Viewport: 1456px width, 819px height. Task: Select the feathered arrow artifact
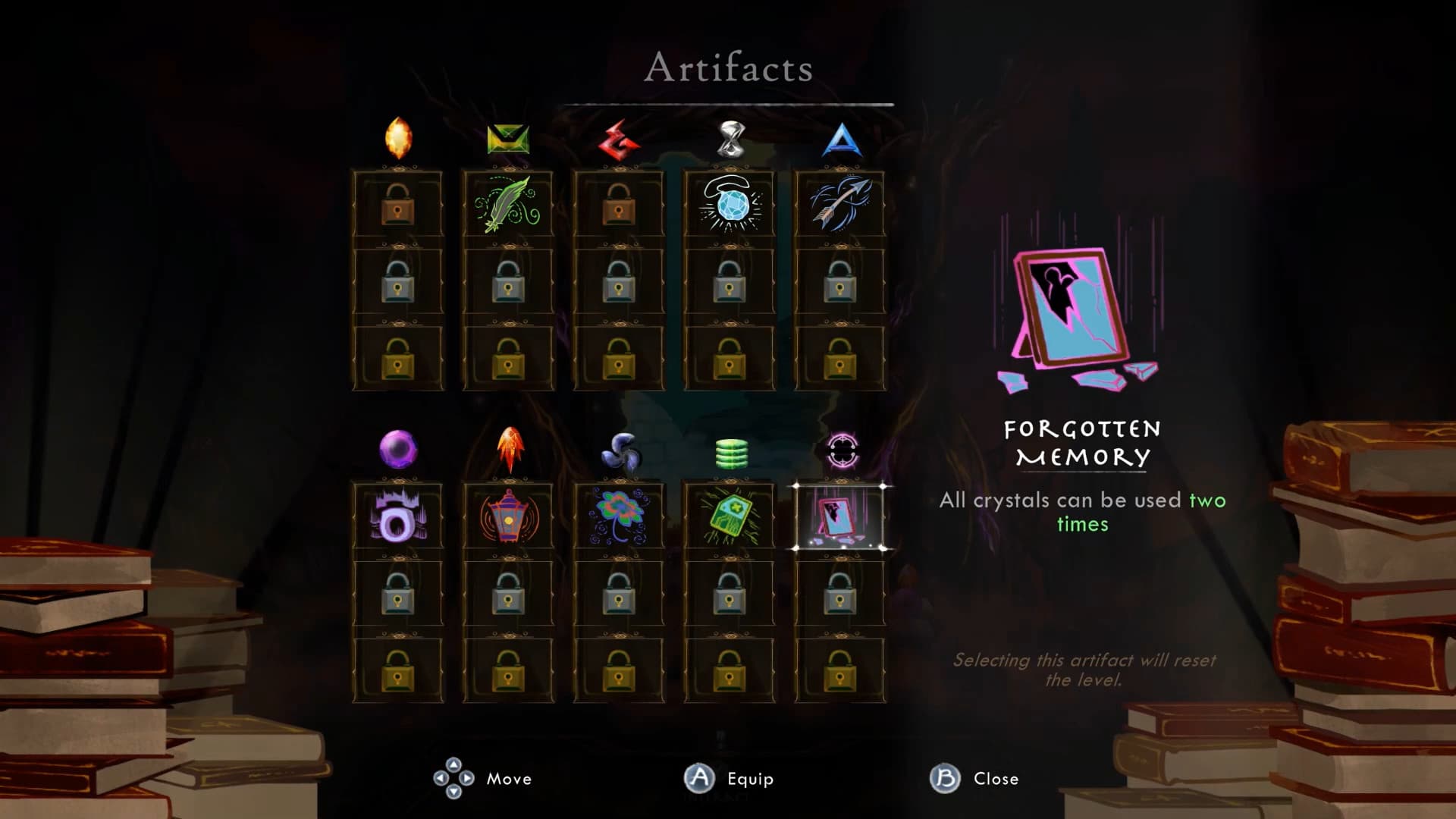(839, 203)
